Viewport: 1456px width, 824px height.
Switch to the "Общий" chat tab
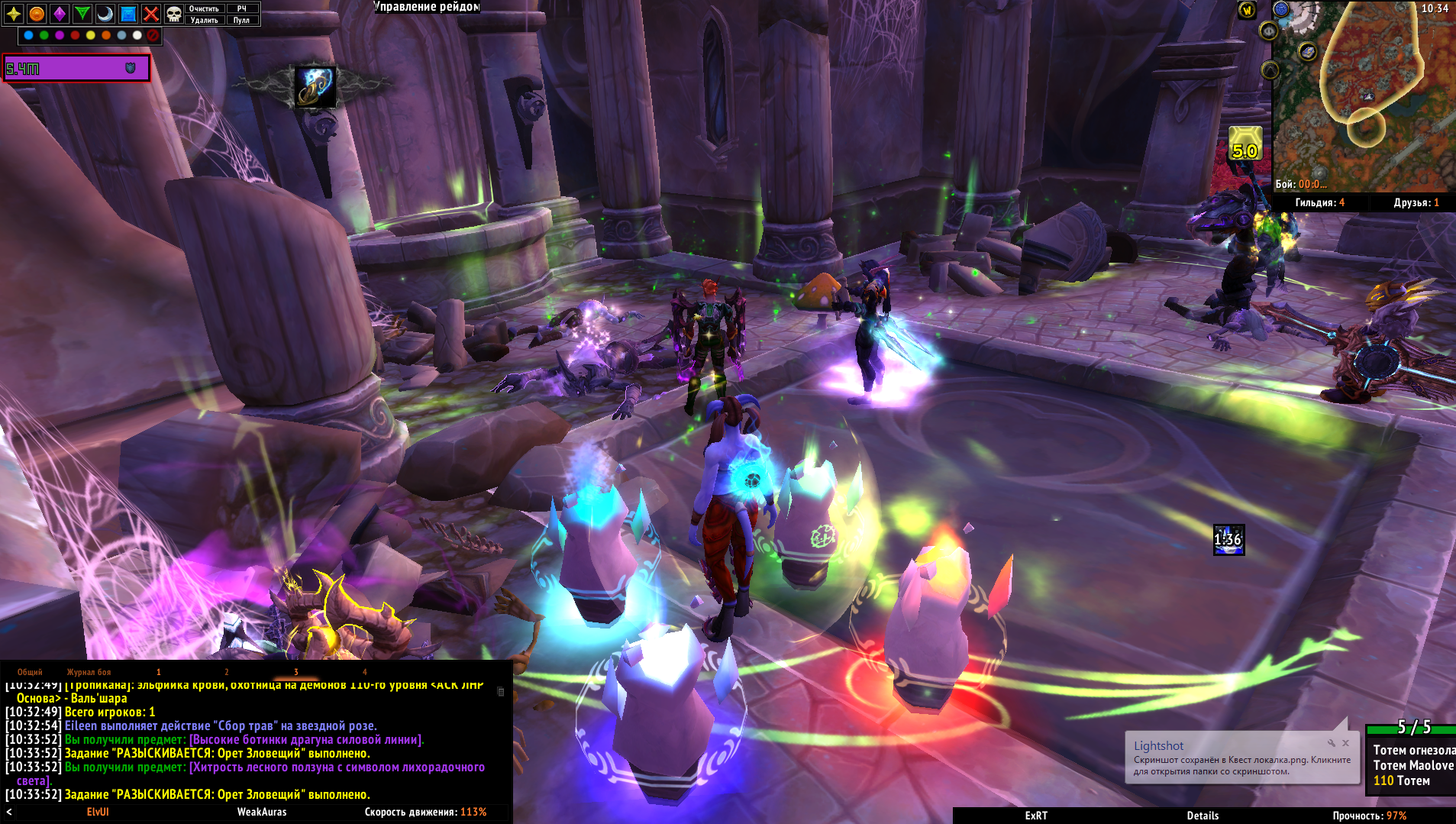click(x=30, y=672)
